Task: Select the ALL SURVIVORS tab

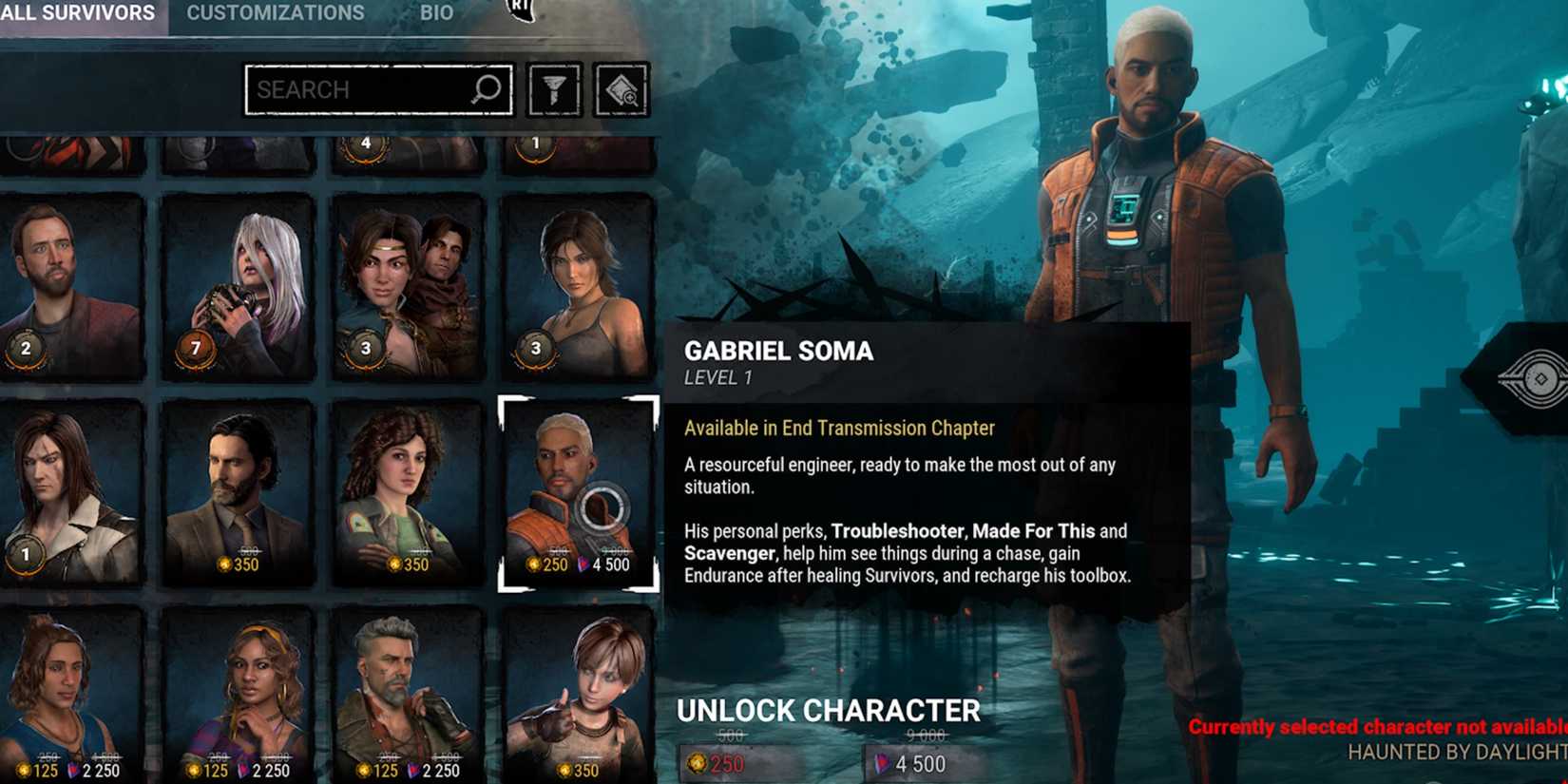Action: coord(76,12)
